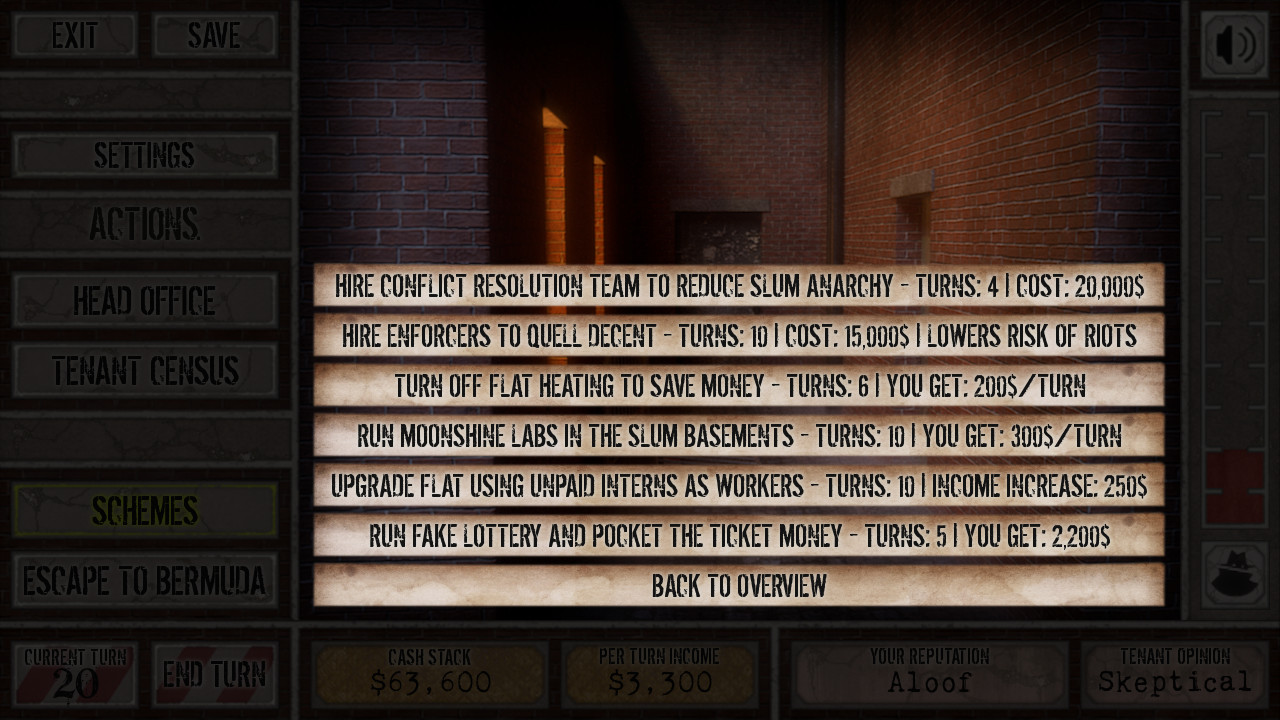Open the Schemes panel
This screenshot has width=1280, height=720.
[146, 510]
